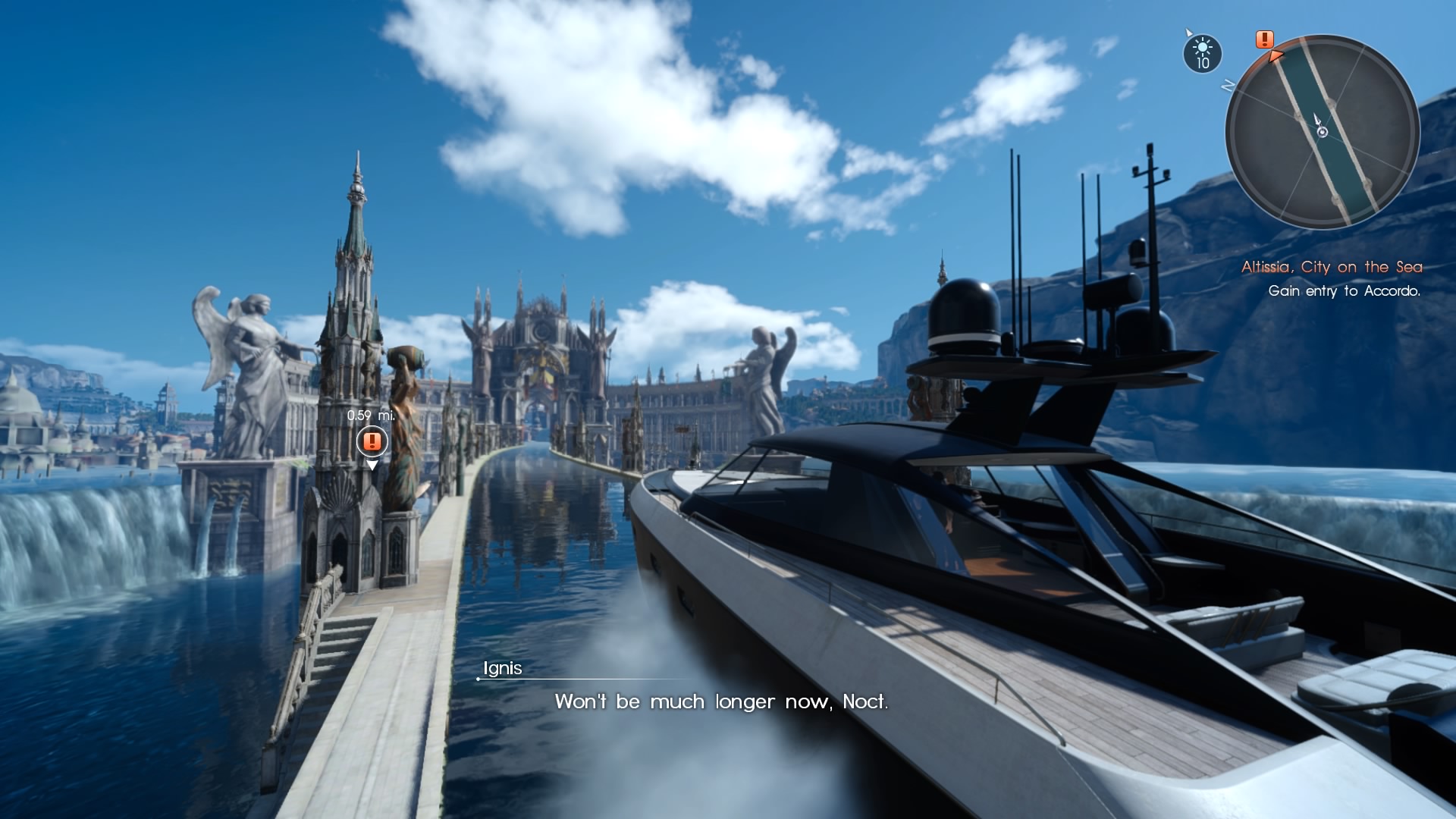
Task: Open the Altissia, City on the Sea quest tracker
Action: 1331,267
